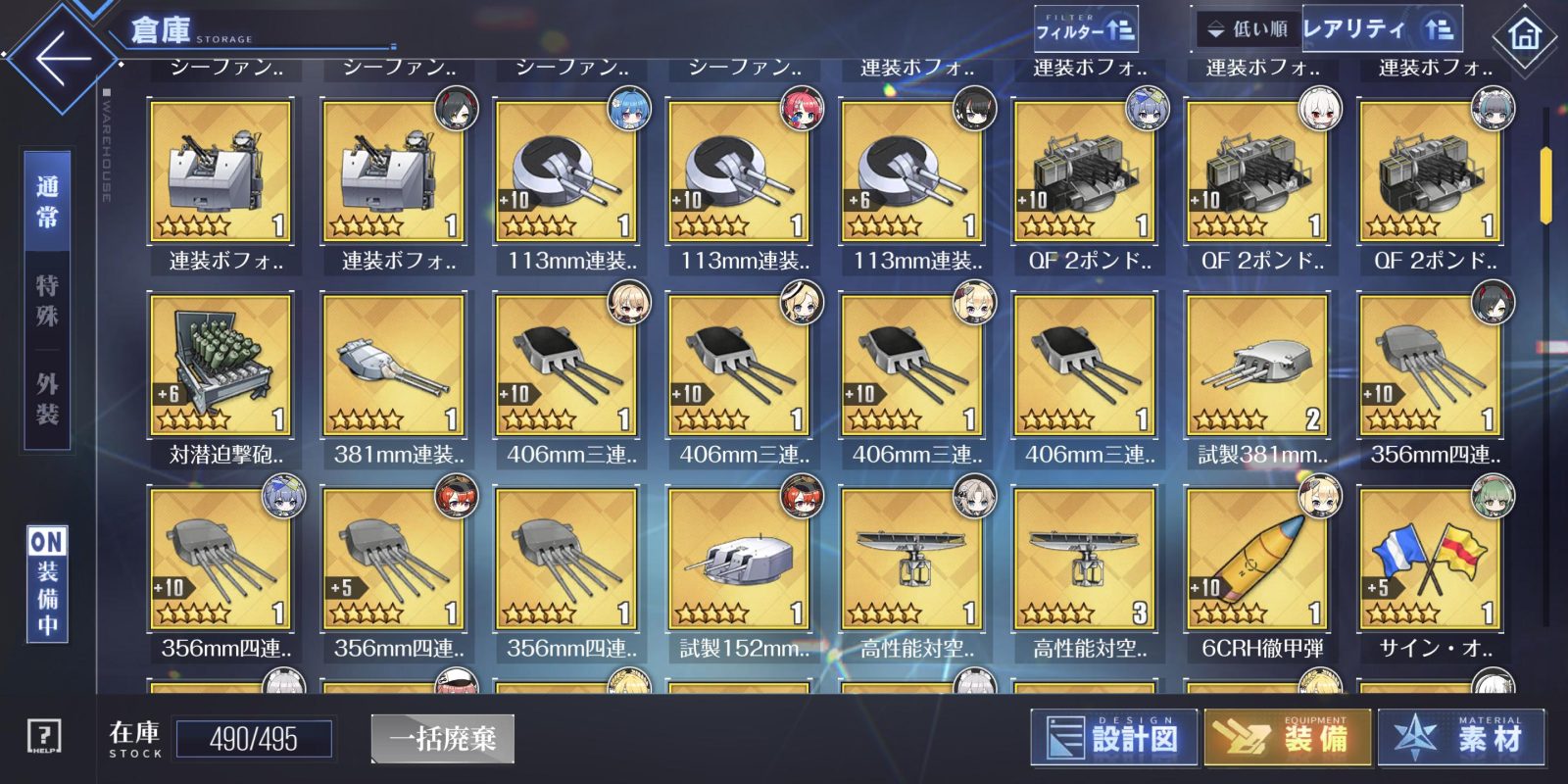Switch to the 外装 tab
The image size is (1568, 784).
click(x=47, y=399)
